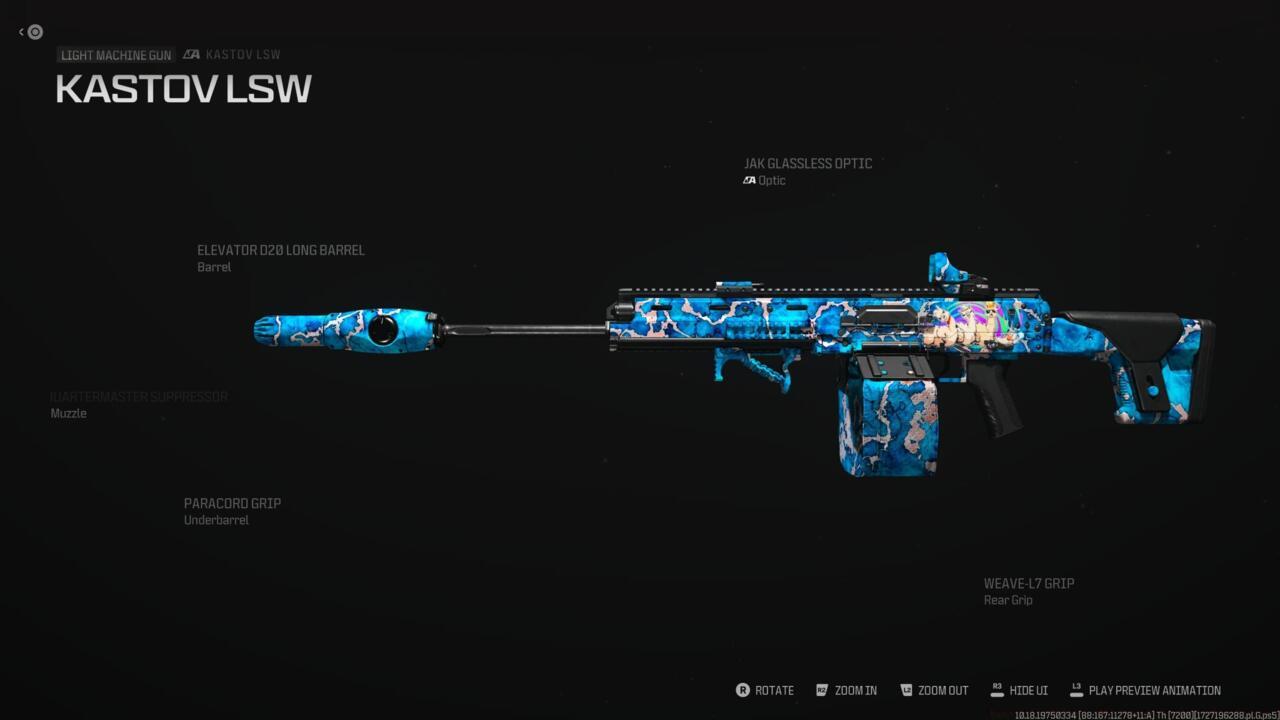Select the Weave-L7 Grip rear grip
Image resolution: width=1280 pixels, height=720 pixels.
point(1028,584)
